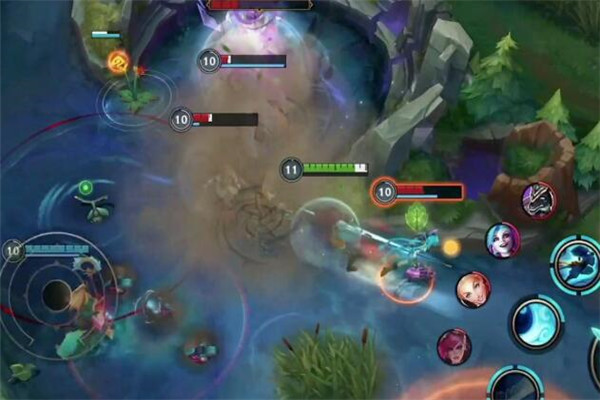Tap the movement joystick's dark center knob
Screen dimensions: 600x400
point(55,294)
